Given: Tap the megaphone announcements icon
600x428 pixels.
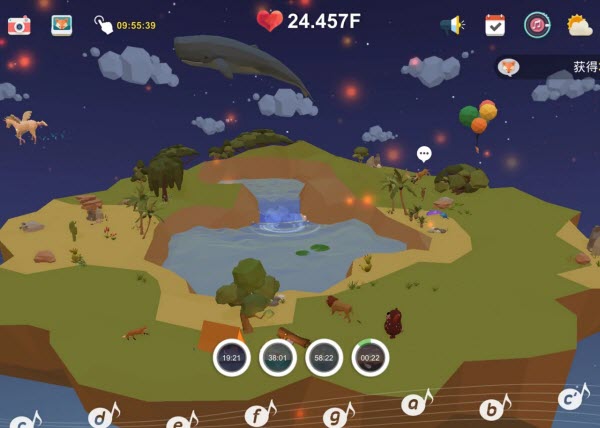Looking at the screenshot, I should [453, 25].
